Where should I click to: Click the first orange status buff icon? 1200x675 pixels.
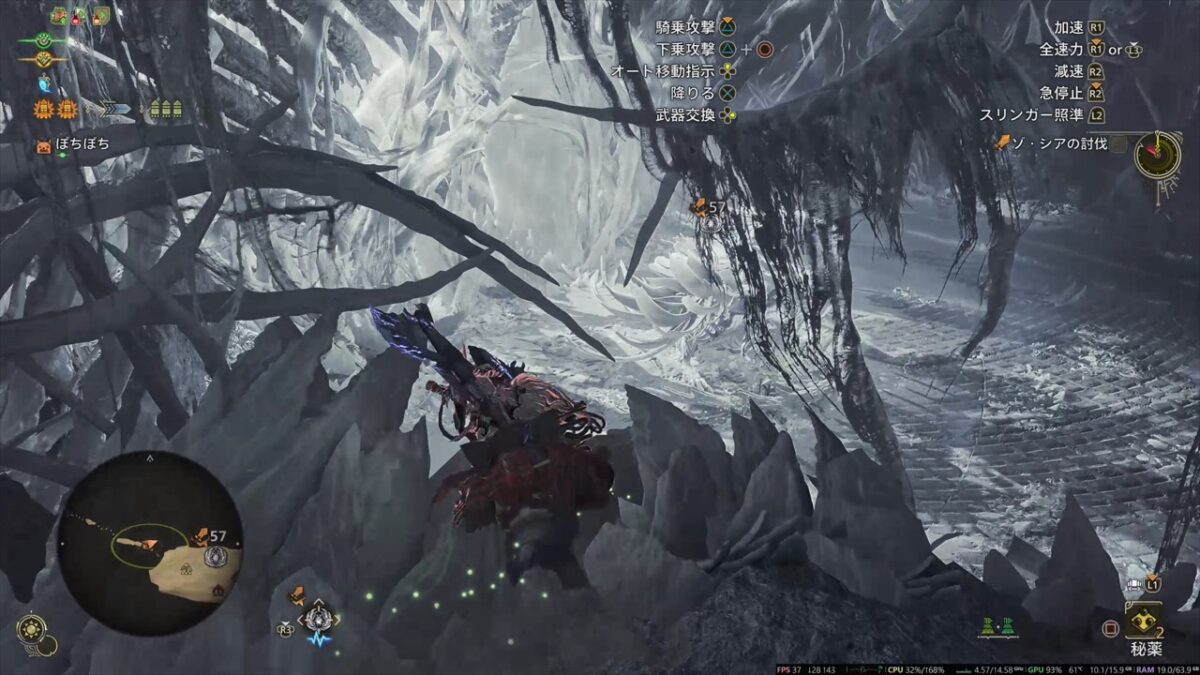44,109
